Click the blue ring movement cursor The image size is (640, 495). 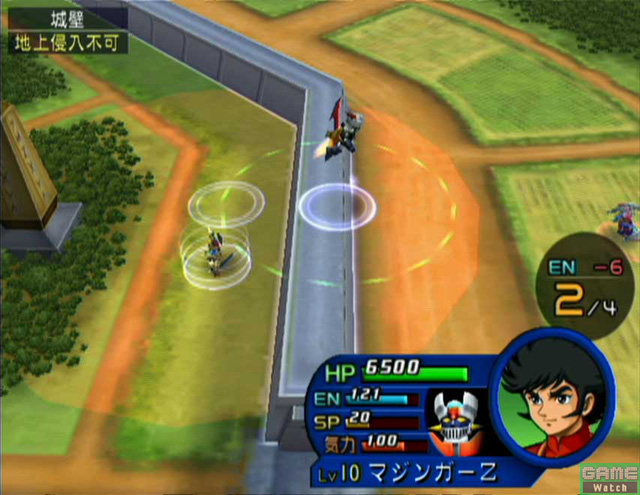337,207
